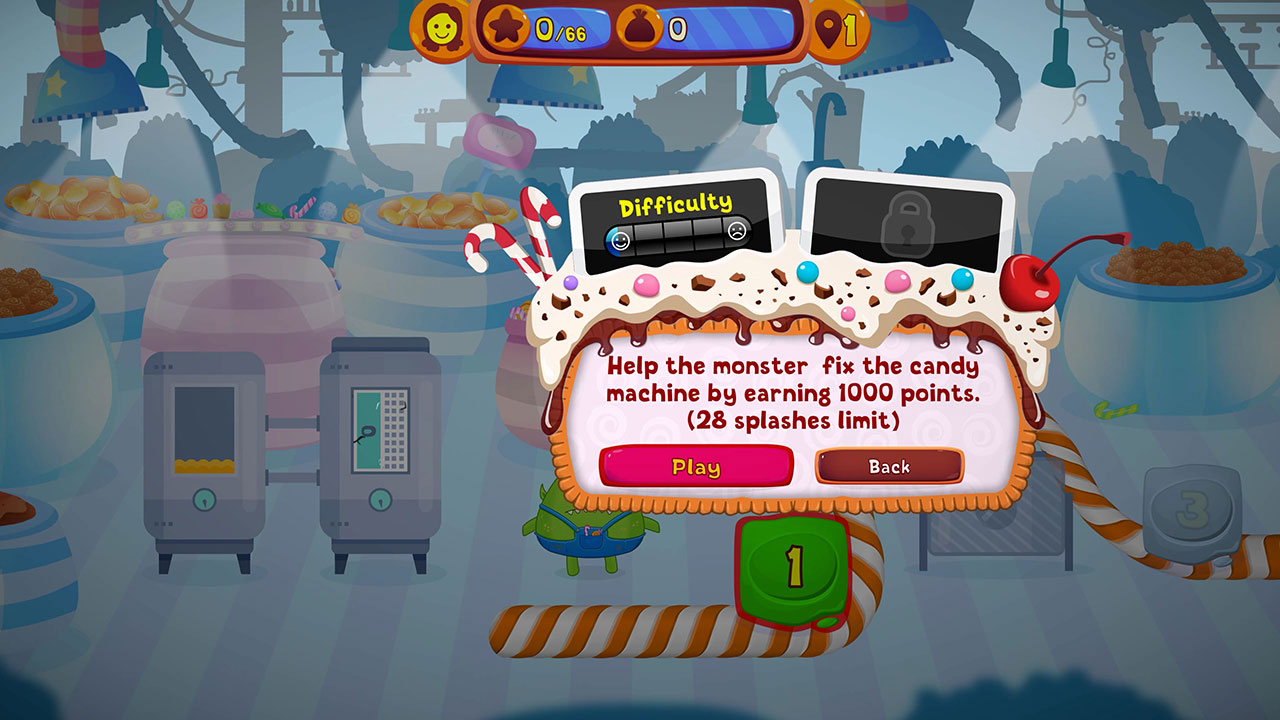Click the sad face hard difficulty icon

click(x=738, y=230)
